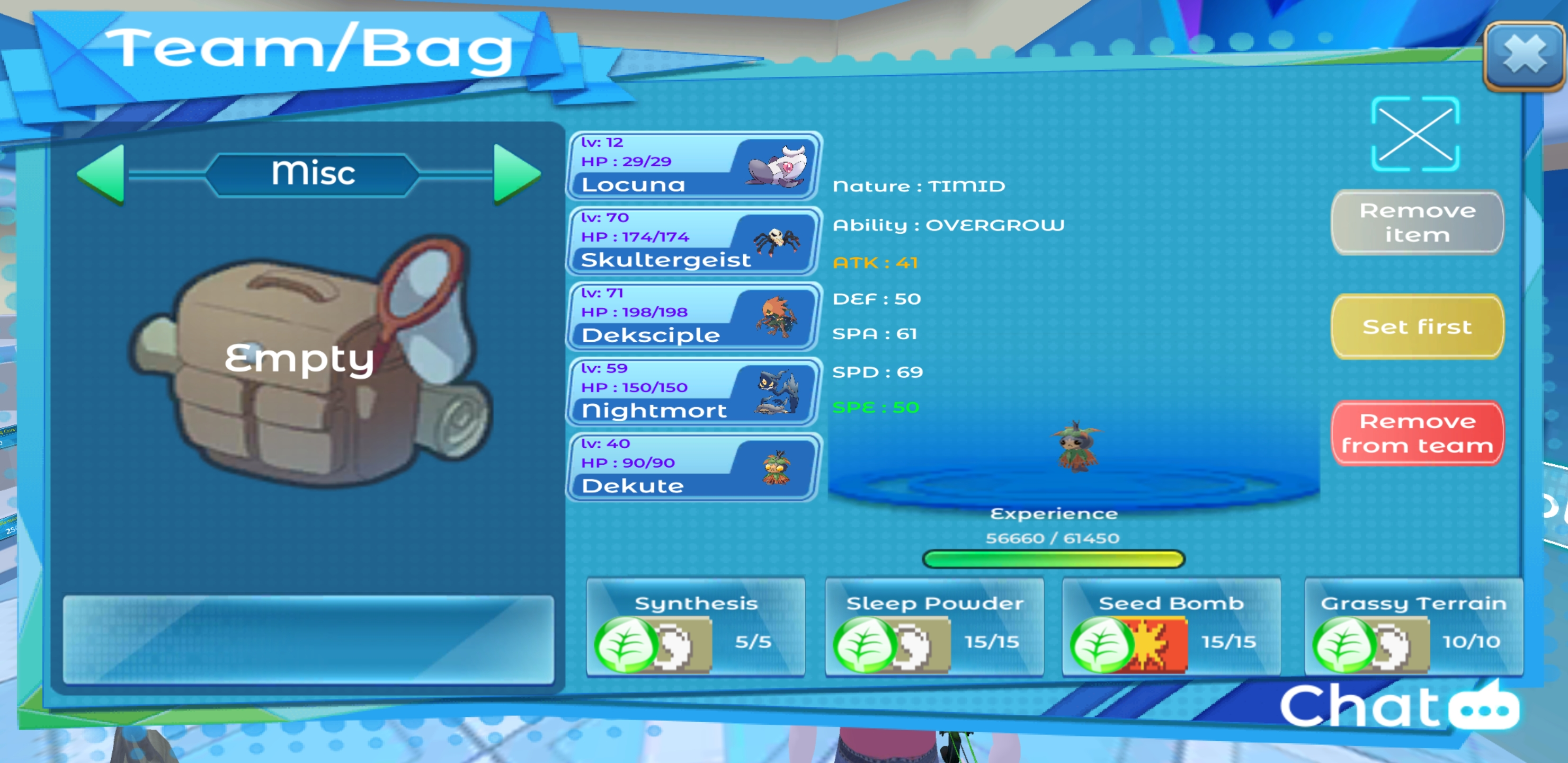Set this creature first in team
Image resolution: width=1568 pixels, height=763 pixels.
tap(1416, 326)
